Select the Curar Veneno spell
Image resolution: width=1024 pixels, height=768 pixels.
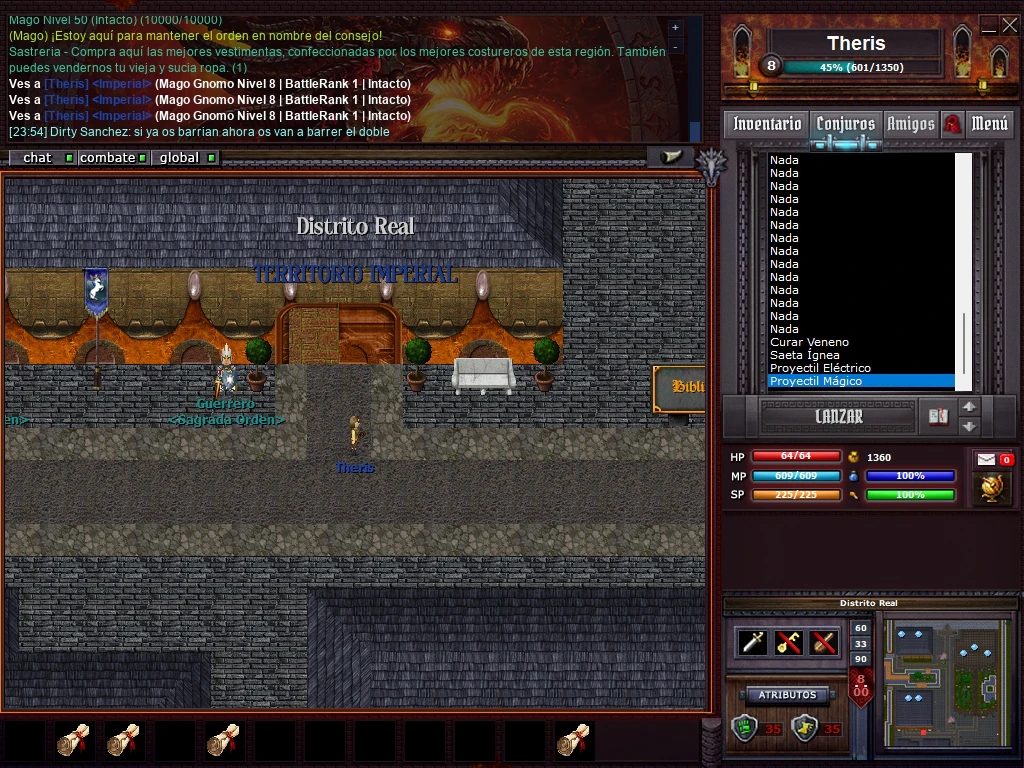coord(809,342)
